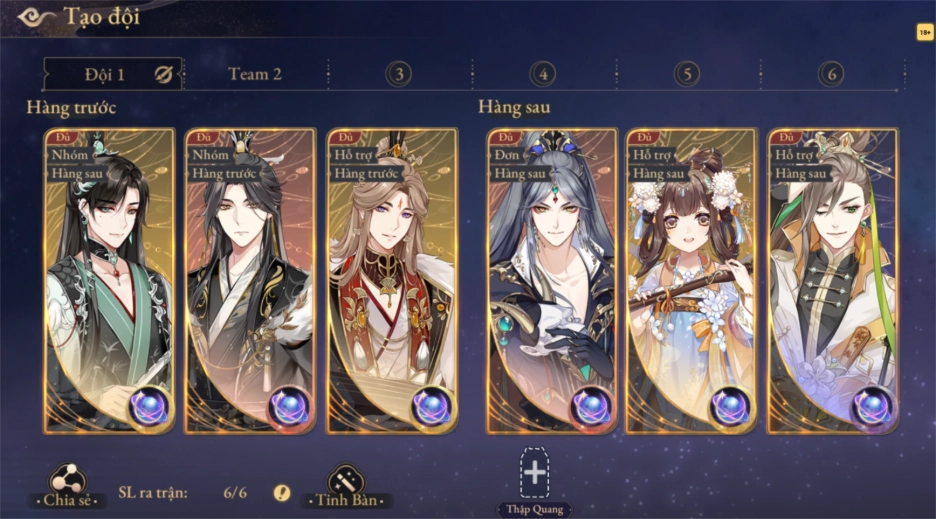Image resolution: width=936 pixels, height=519 pixels.
Task: Select the winking character with green ribbon
Action: (x=832, y=281)
